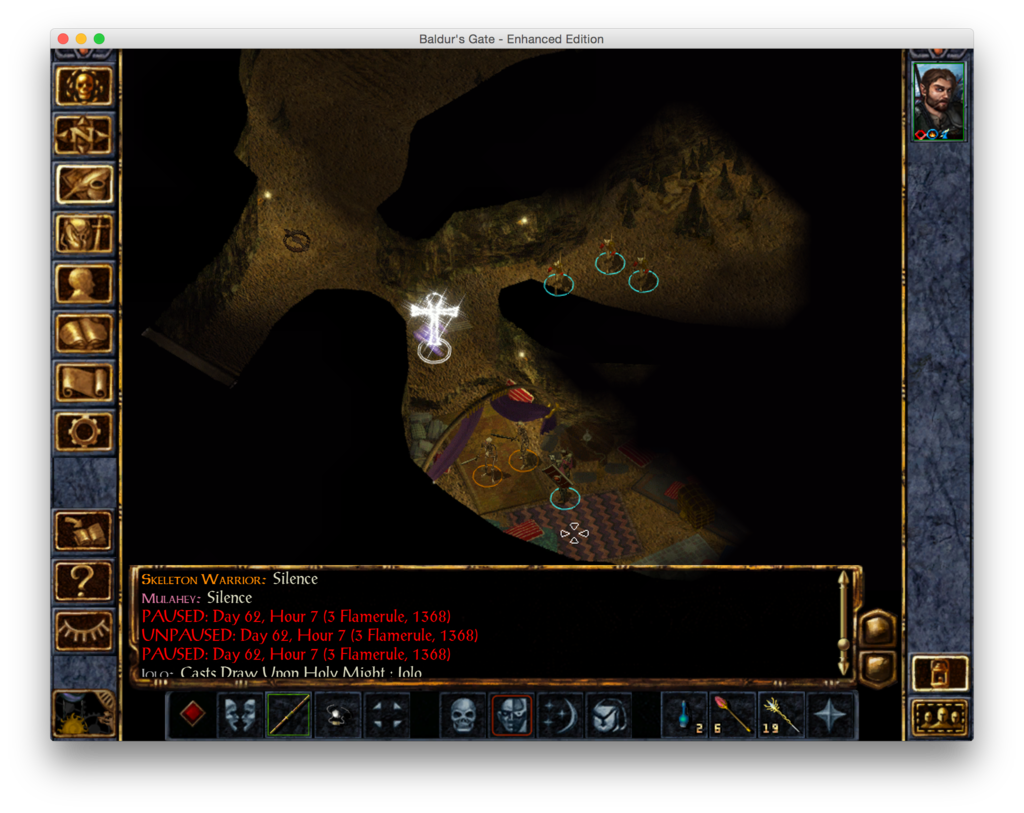Image resolution: width=1024 pixels, height=813 pixels.
Task: Open the priest scroll screen
Action: 84,382
